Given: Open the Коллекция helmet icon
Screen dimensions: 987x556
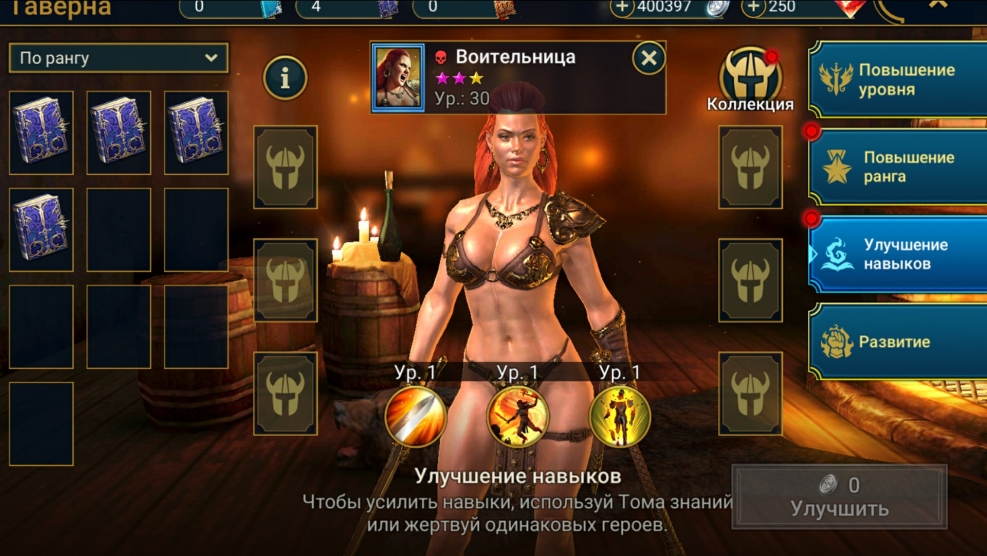Looking at the screenshot, I should click(750, 76).
